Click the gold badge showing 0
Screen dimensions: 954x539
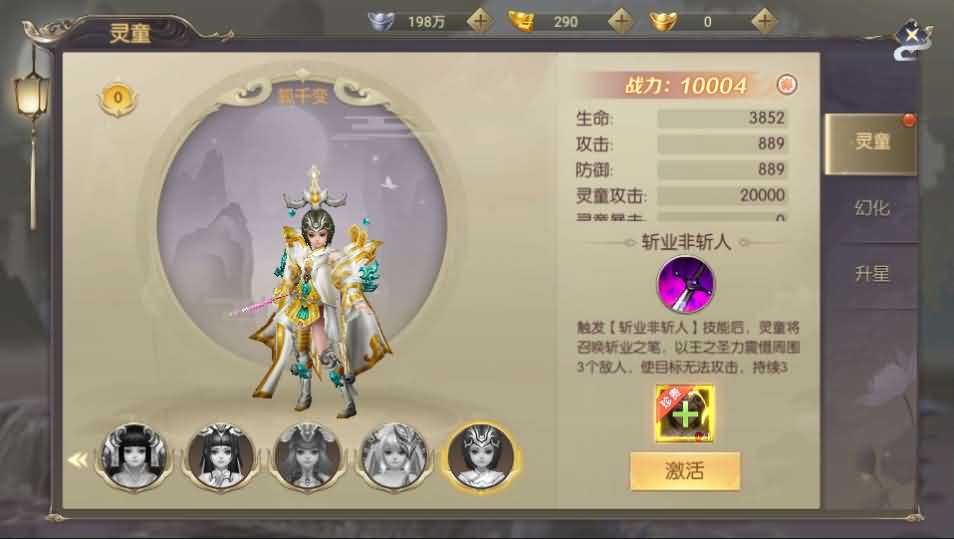[118, 98]
